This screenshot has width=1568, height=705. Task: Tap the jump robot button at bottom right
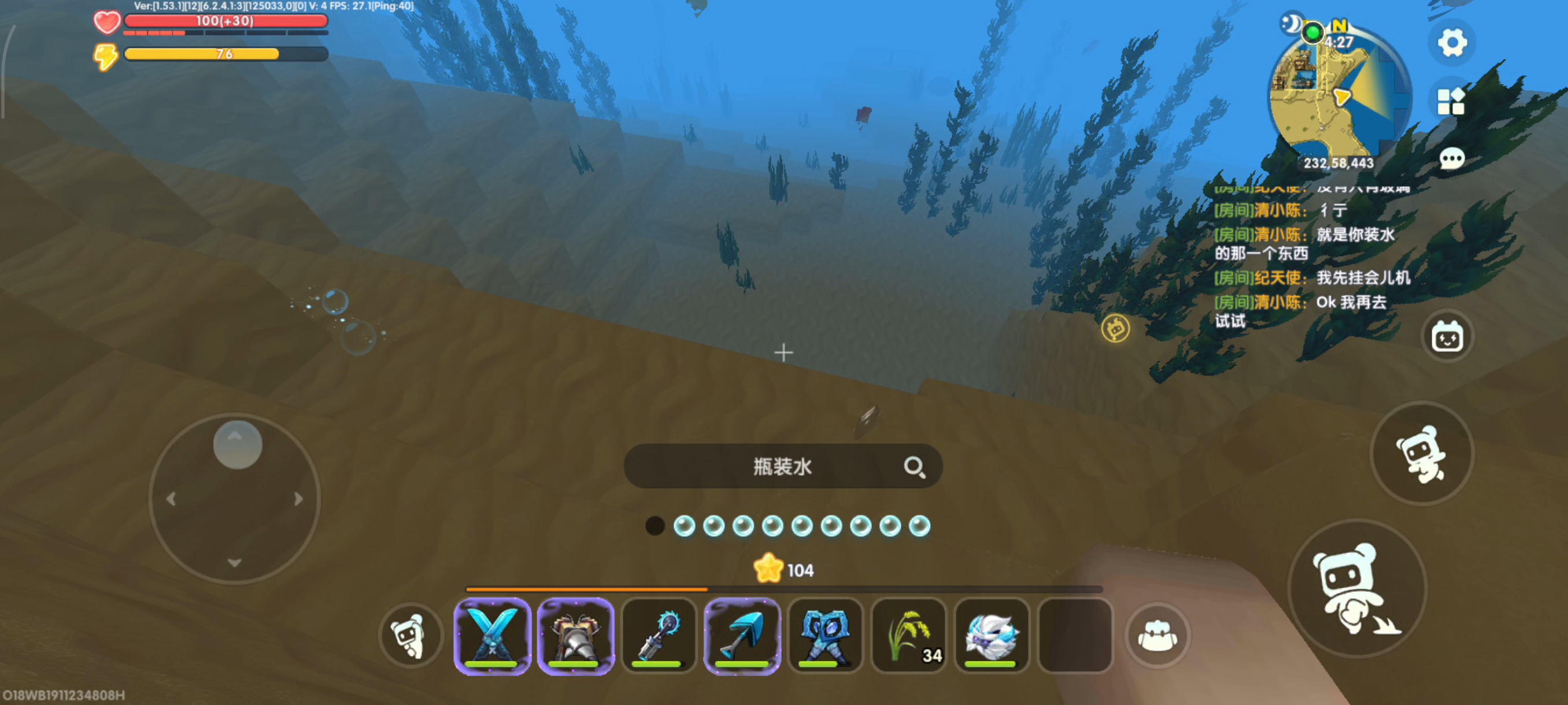[x=1358, y=588]
